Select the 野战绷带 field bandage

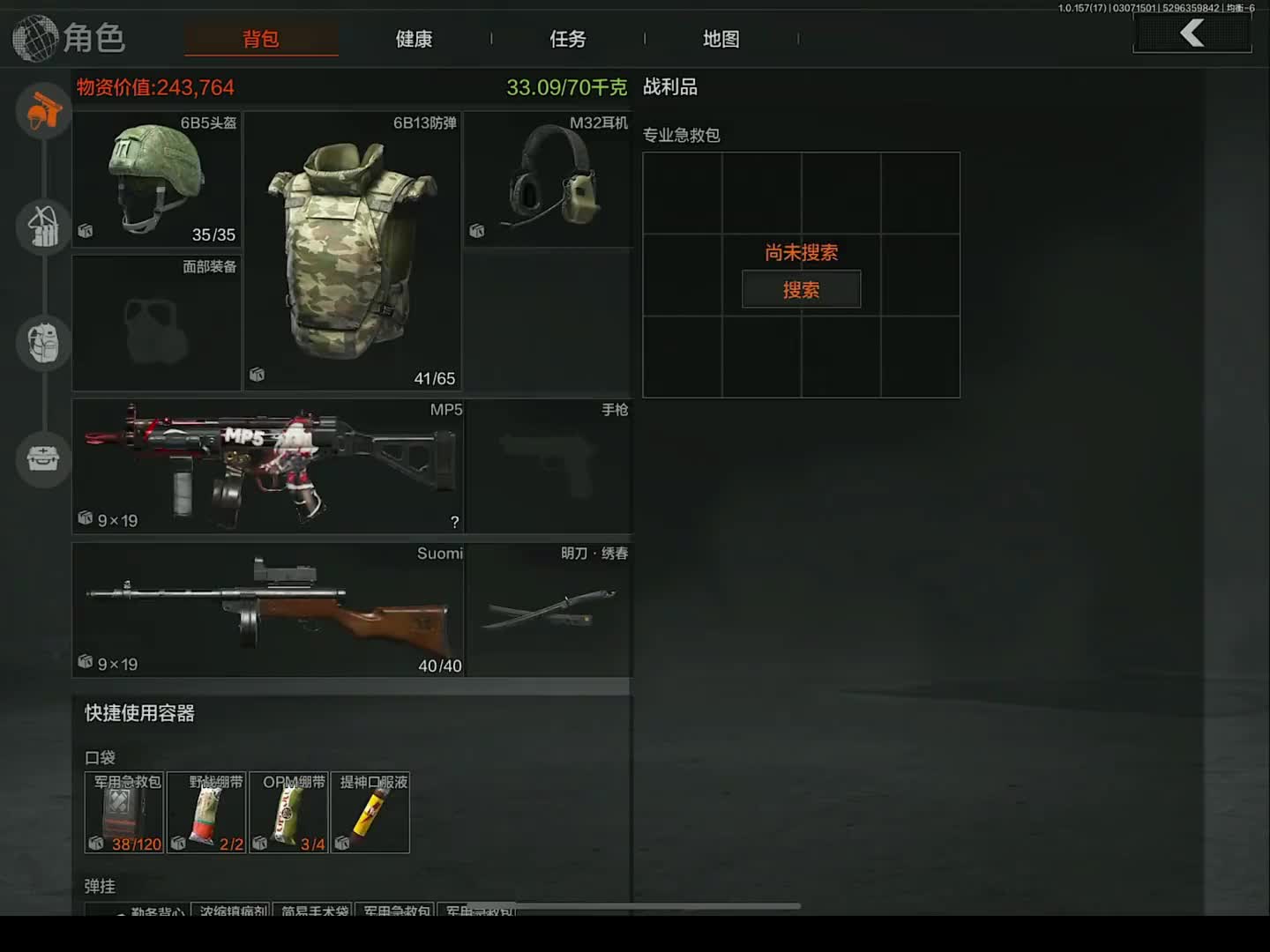pyautogui.click(x=206, y=813)
